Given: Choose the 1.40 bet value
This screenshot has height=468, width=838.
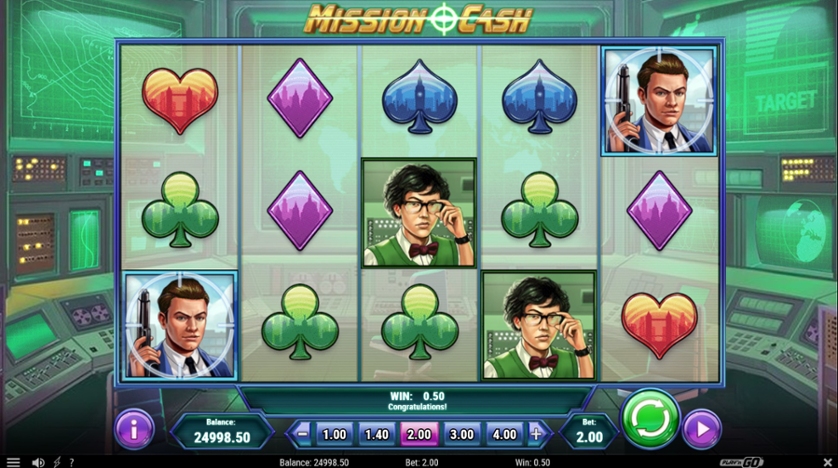Looking at the screenshot, I should (x=377, y=434).
